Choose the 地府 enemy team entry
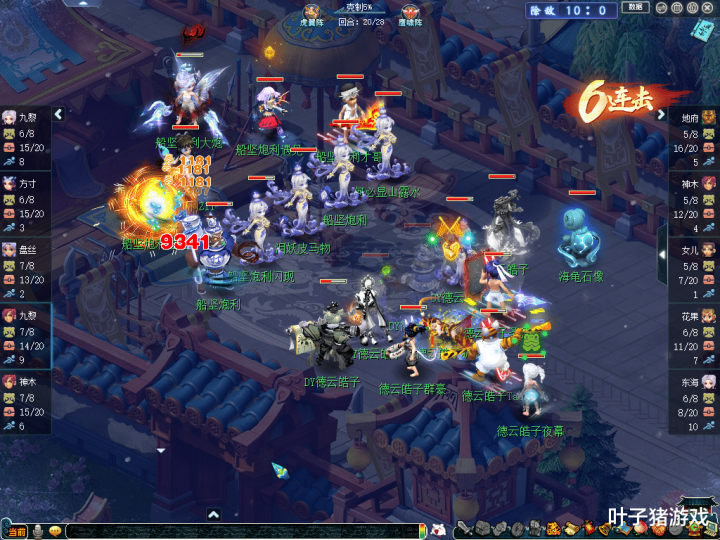 (x=694, y=135)
